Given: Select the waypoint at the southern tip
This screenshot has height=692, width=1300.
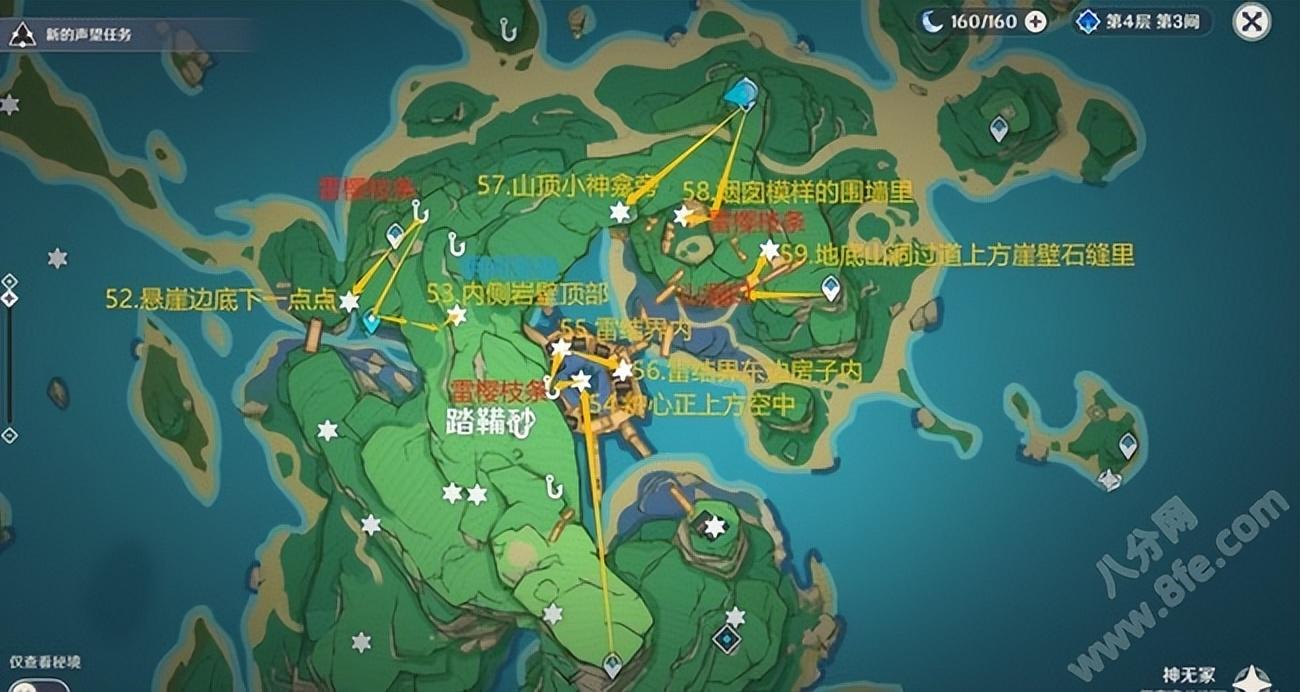Looking at the screenshot, I should [x=612, y=663].
